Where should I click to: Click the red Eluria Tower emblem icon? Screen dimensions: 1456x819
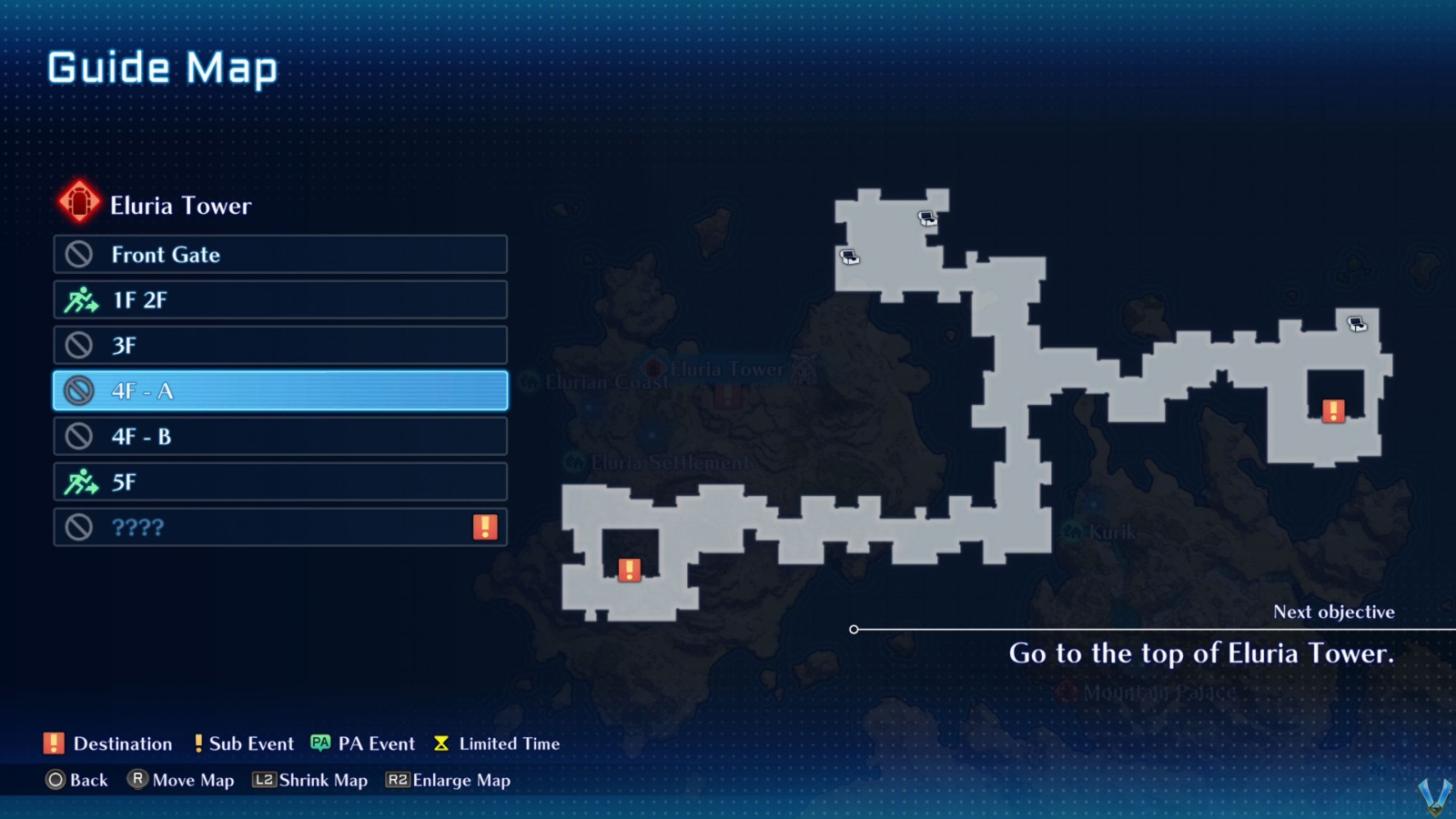coord(79,199)
